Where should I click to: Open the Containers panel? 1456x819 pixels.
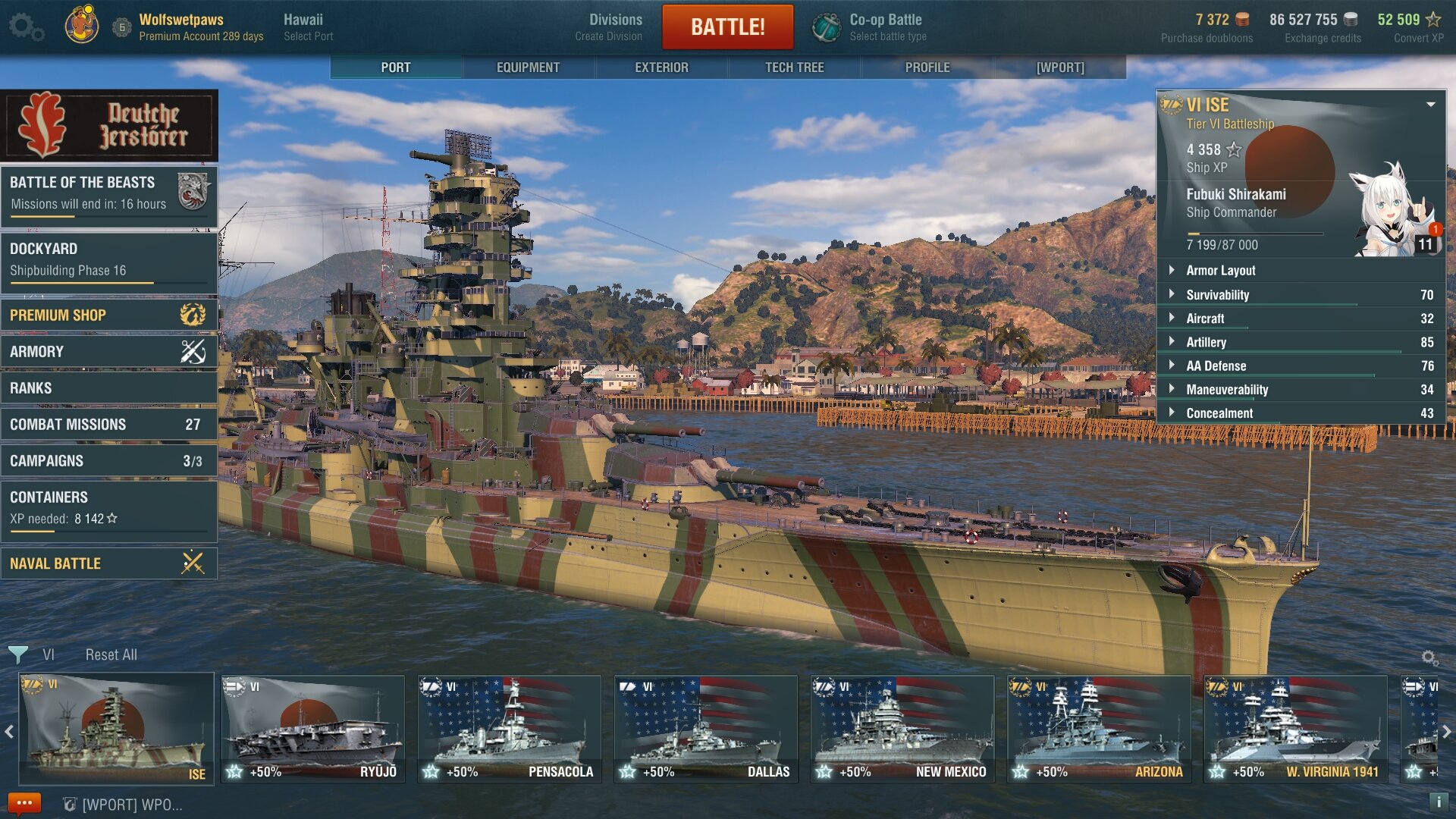(108, 507)
